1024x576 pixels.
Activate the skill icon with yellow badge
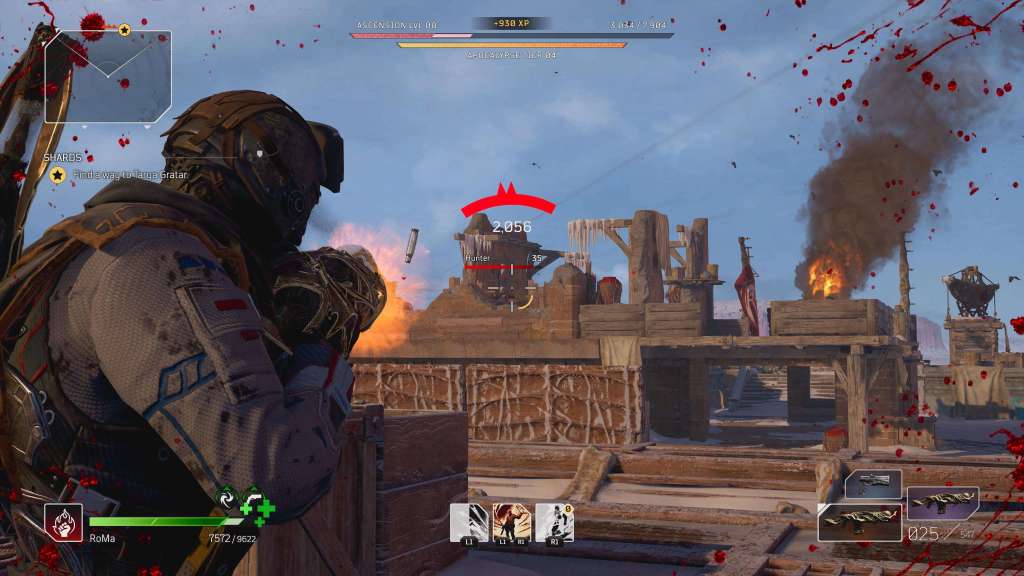click(554, 522)
